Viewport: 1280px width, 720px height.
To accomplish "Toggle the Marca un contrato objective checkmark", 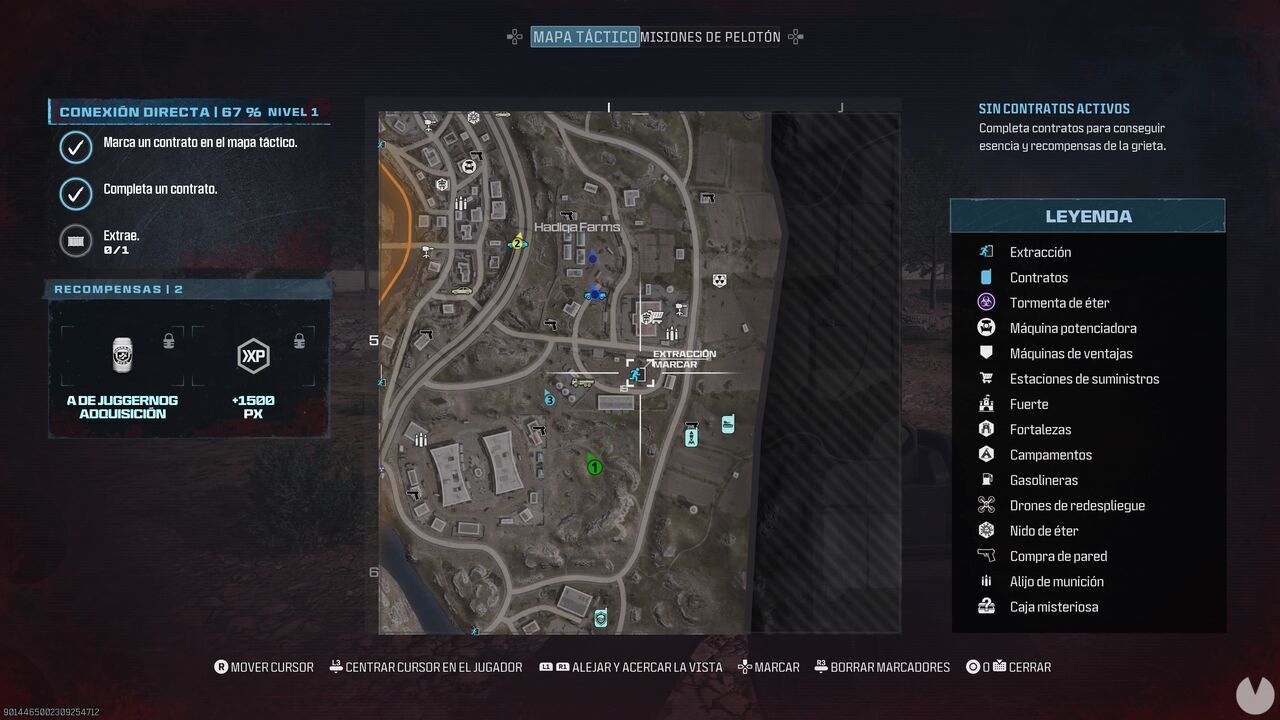I will (x=77, y=147).
